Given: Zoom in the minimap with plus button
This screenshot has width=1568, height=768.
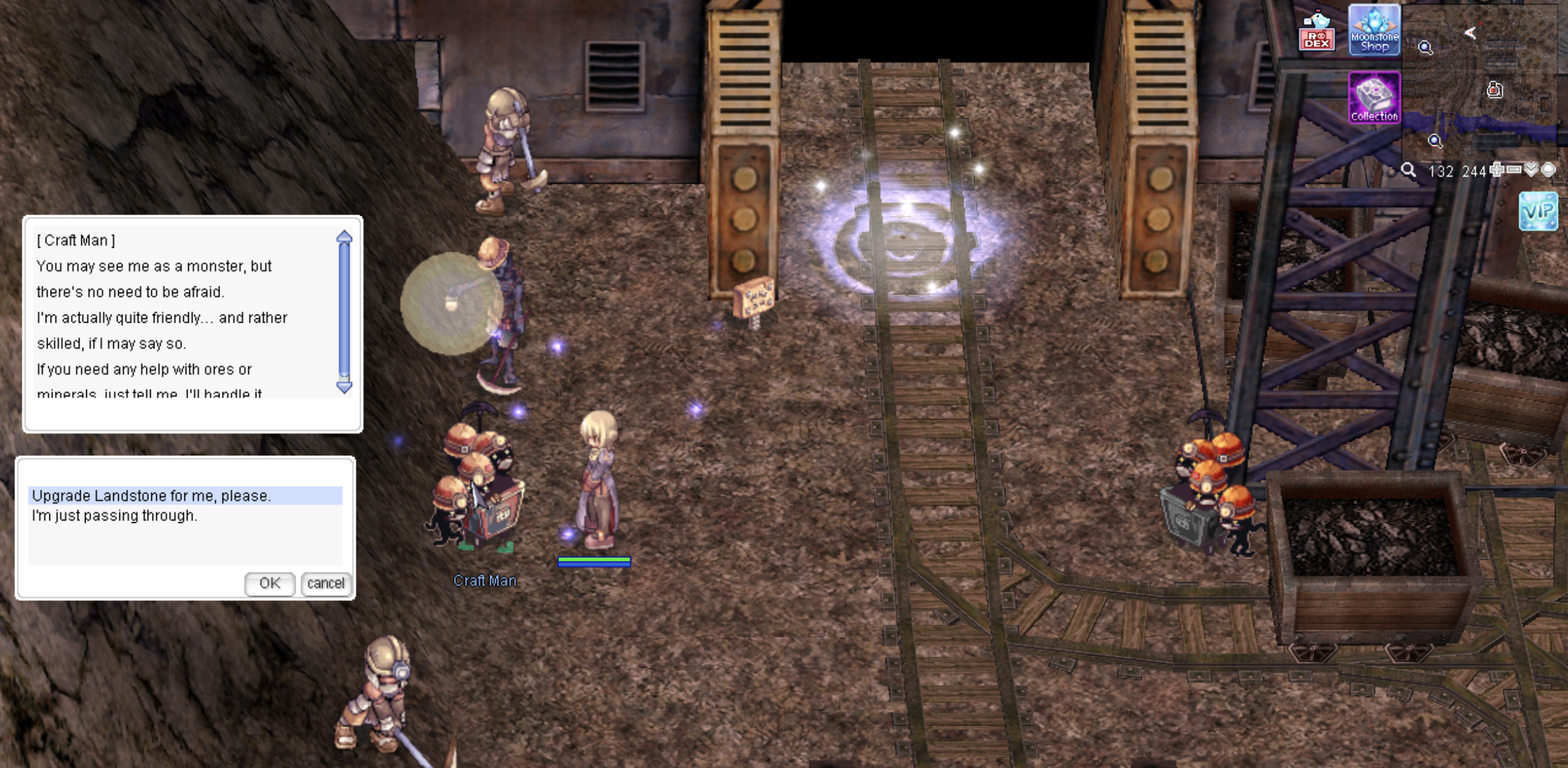Looking at the screenshot, I should 1497,169.
